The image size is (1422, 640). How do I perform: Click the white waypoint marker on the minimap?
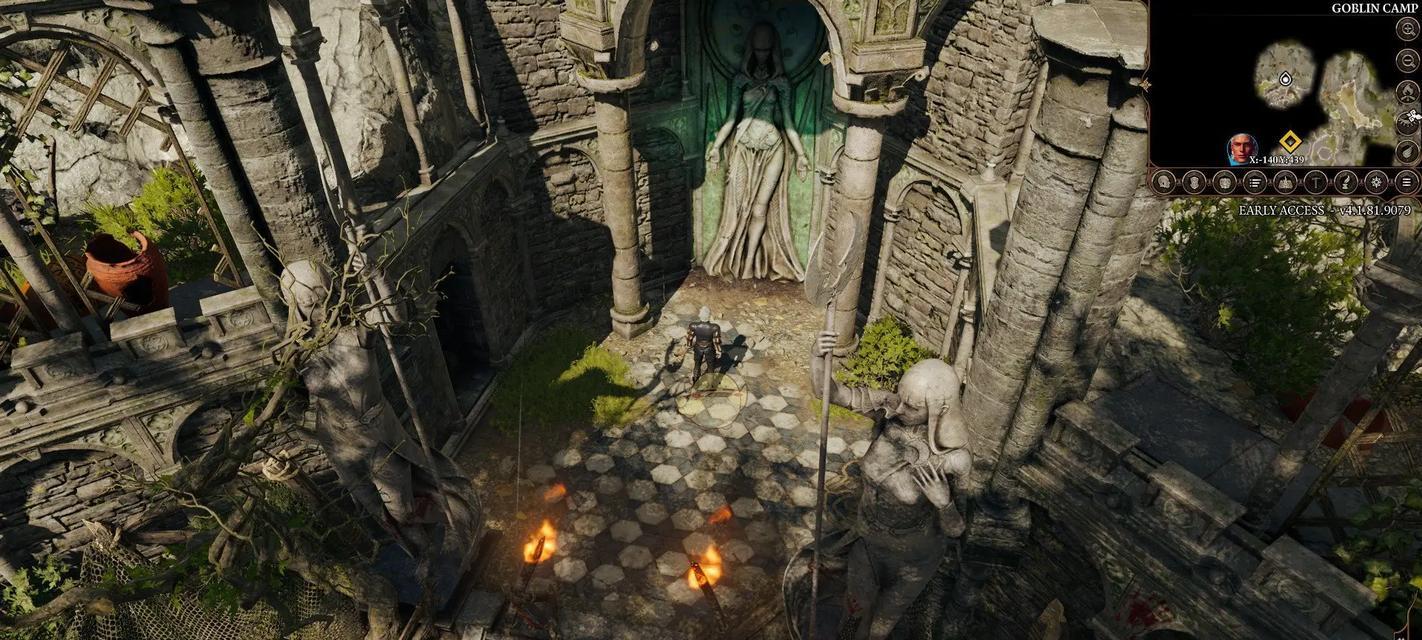tap(1285, 78)
